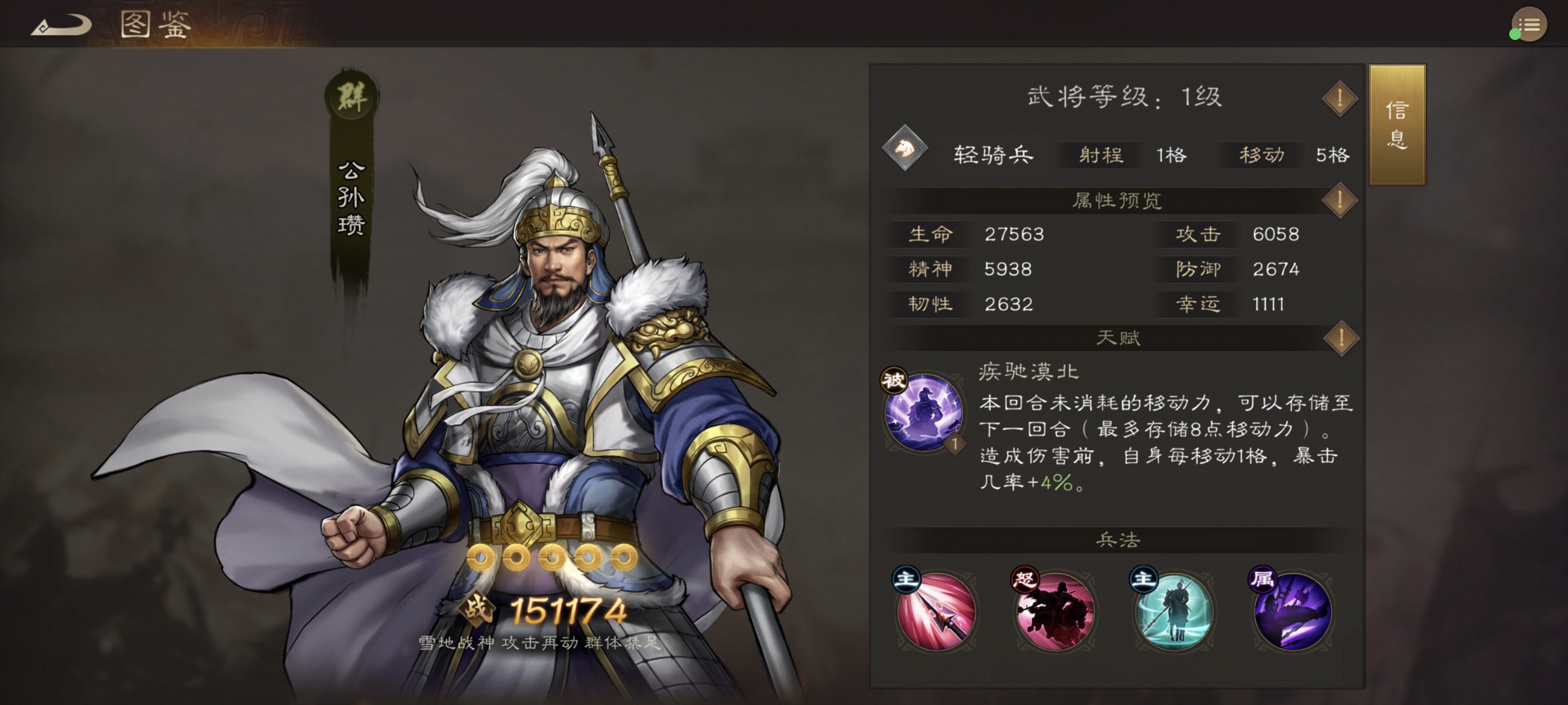Select the teal 主 rider tactic icon
This screenshot has height=705, width=1568.
click(x=1174, y=612)
